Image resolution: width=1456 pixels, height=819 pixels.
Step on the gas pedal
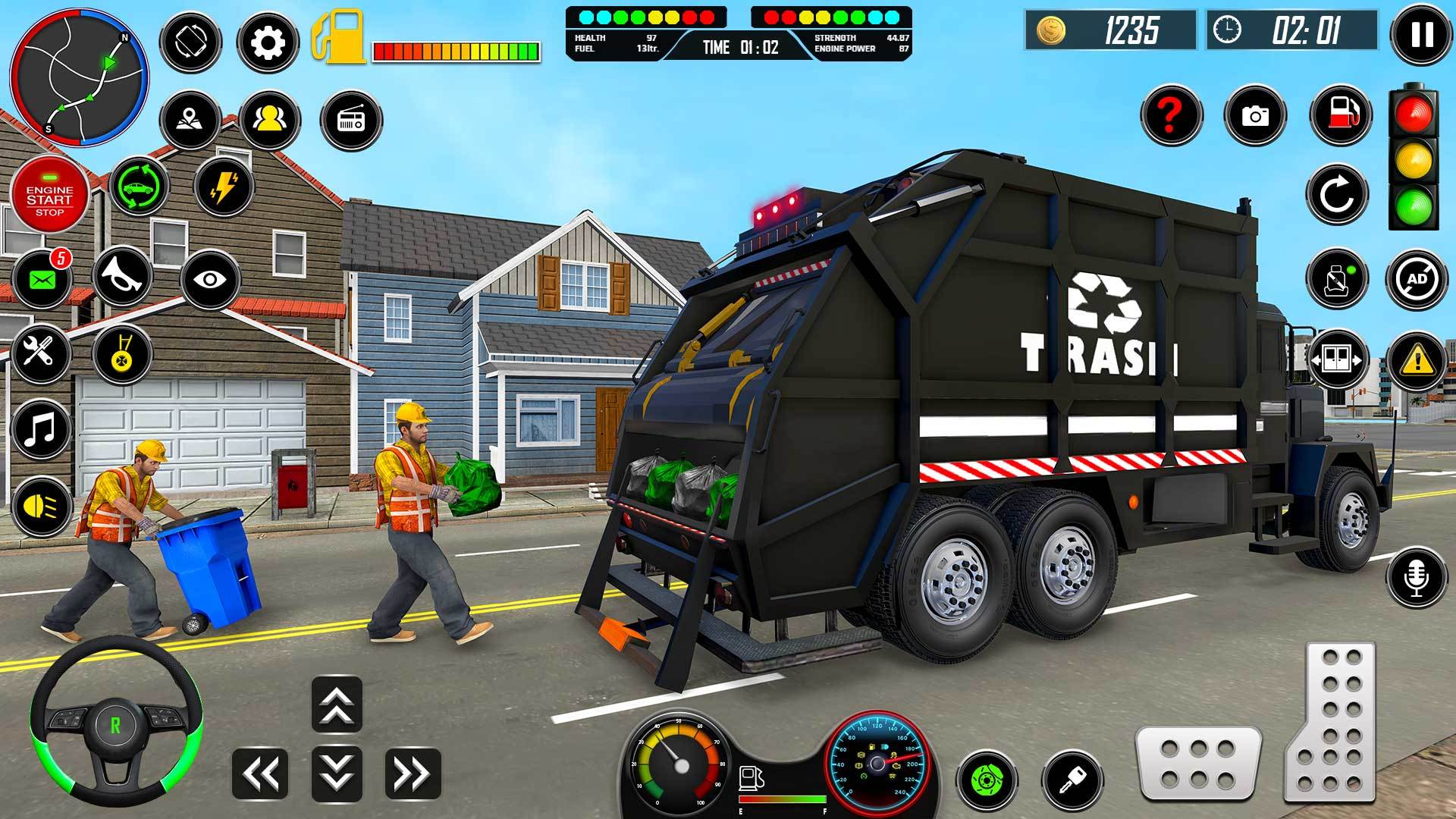(x=1331, y=720)
